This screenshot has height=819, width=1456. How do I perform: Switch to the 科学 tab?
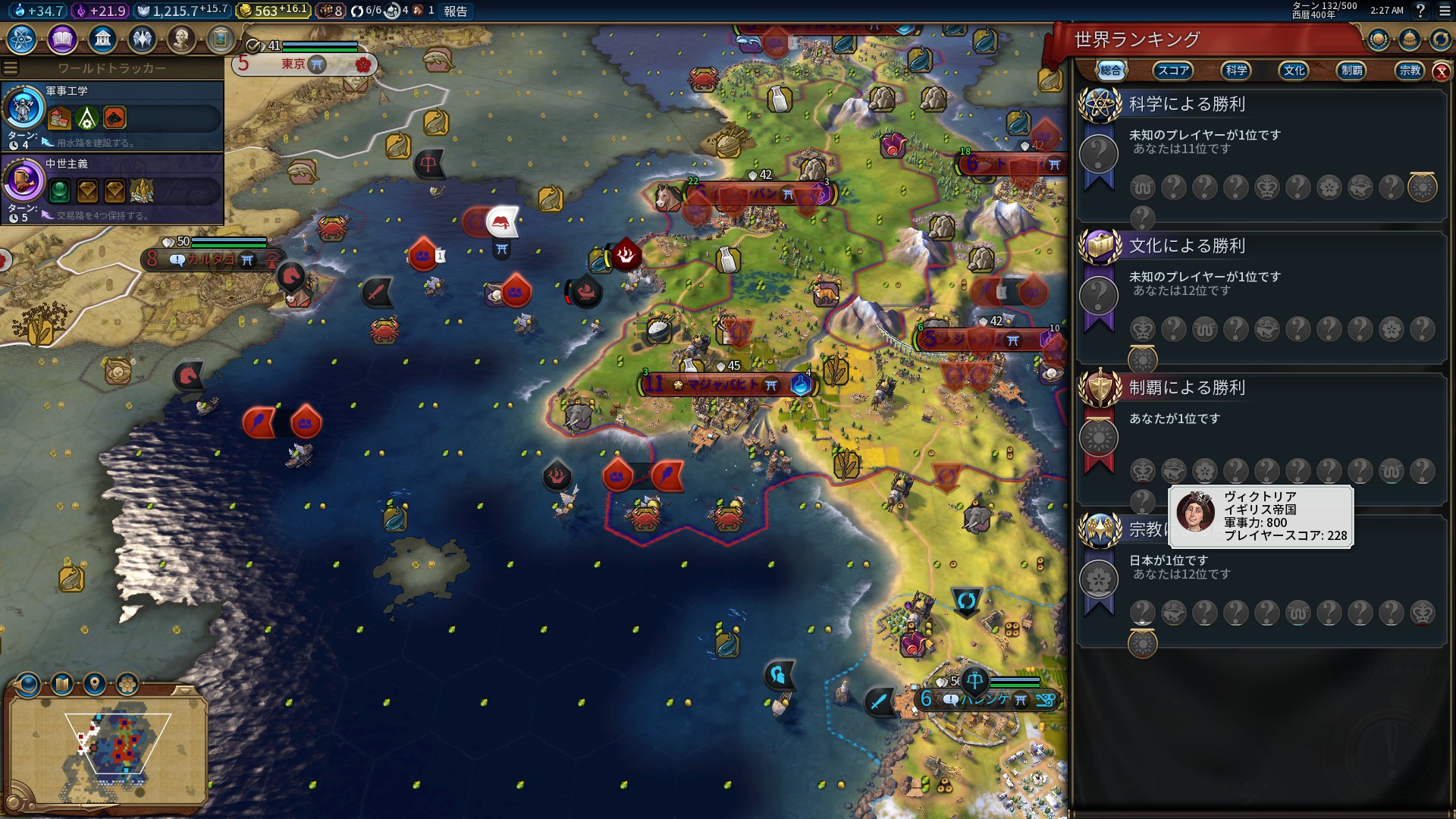tap(1236, 71)
